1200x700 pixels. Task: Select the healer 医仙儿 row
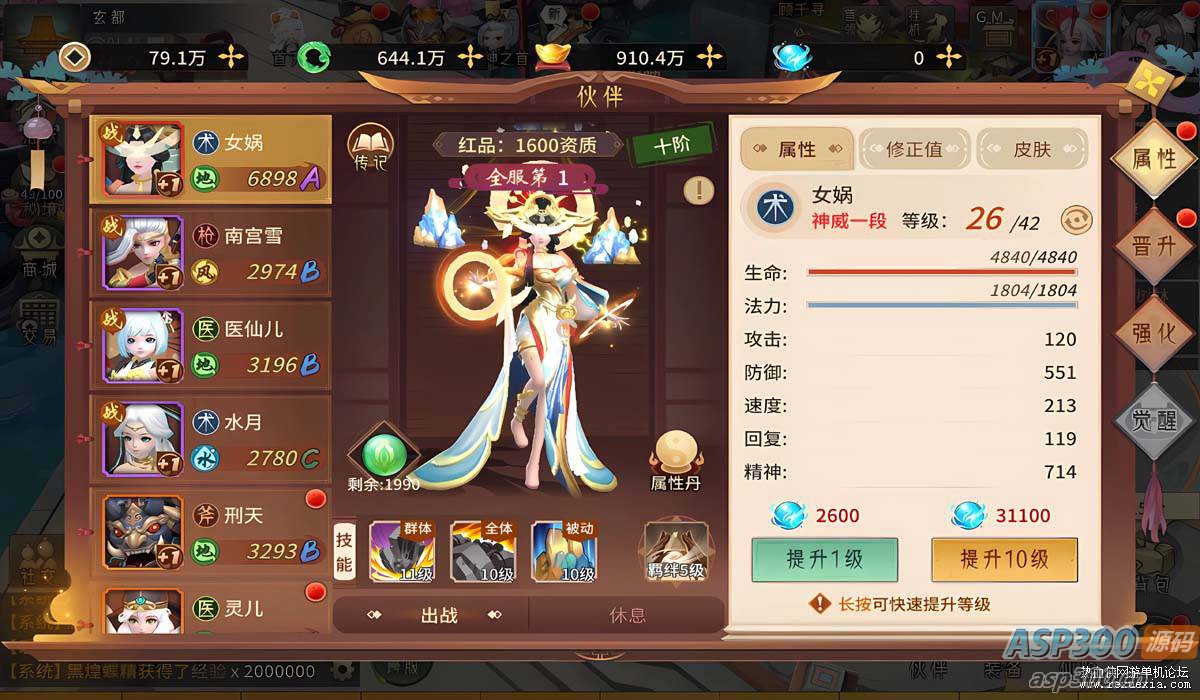[x=210, y=346]
